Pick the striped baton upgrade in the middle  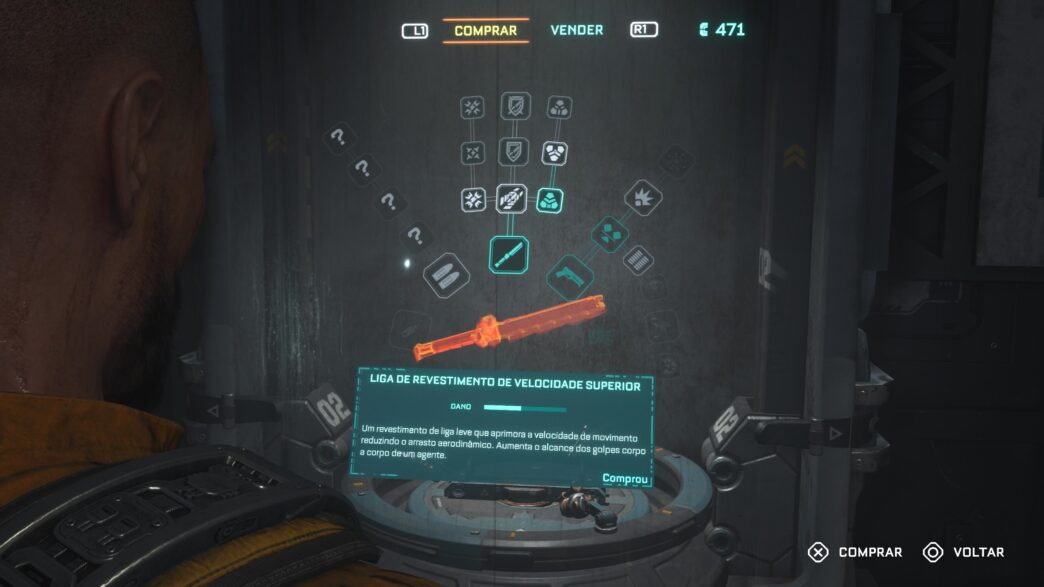click(x=511, y=199)
